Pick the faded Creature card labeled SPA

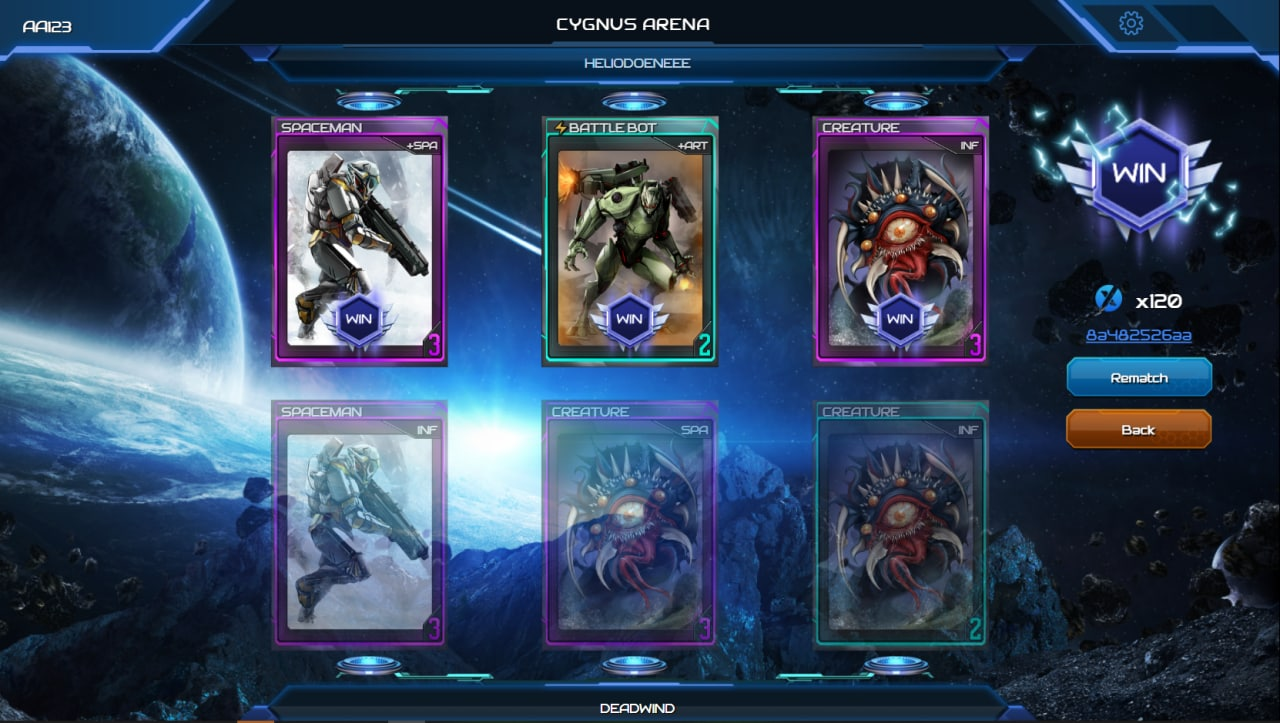click(x=630, y=525)
